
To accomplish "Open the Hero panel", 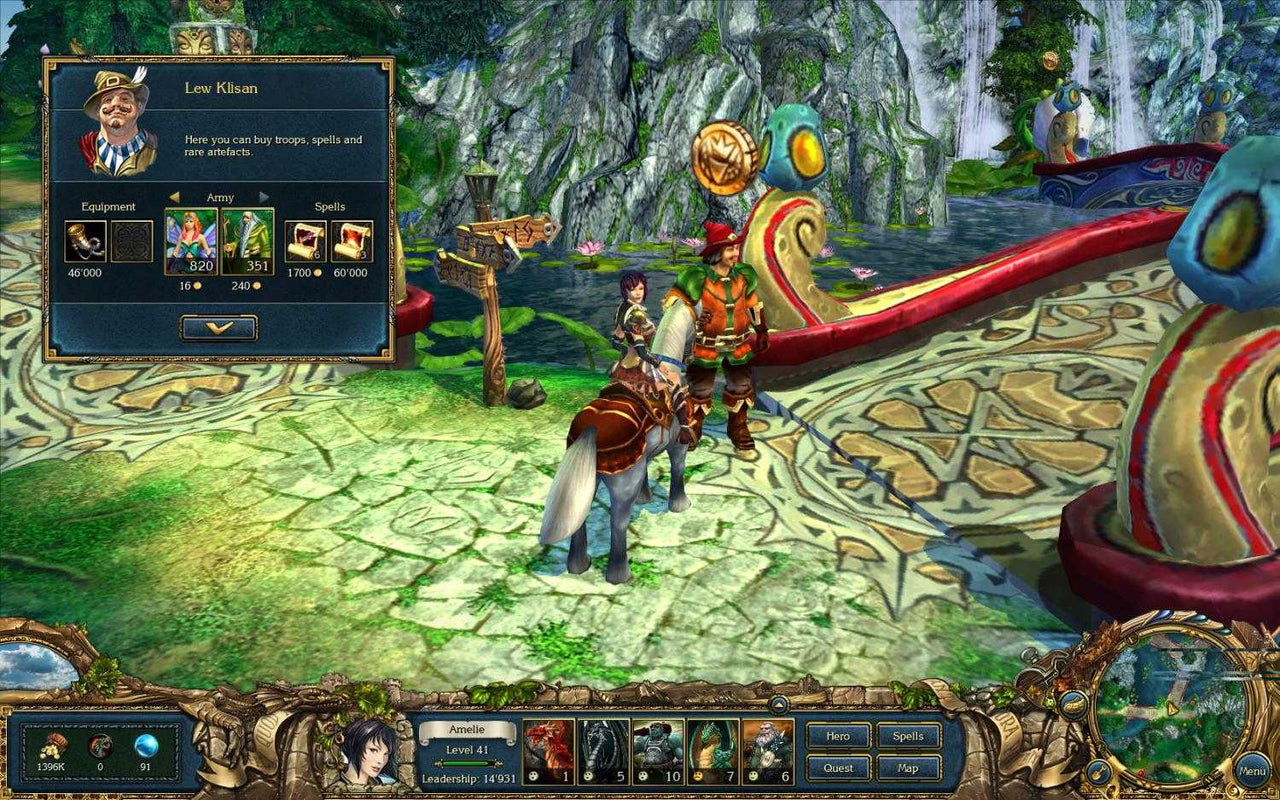I will [838, 737].
